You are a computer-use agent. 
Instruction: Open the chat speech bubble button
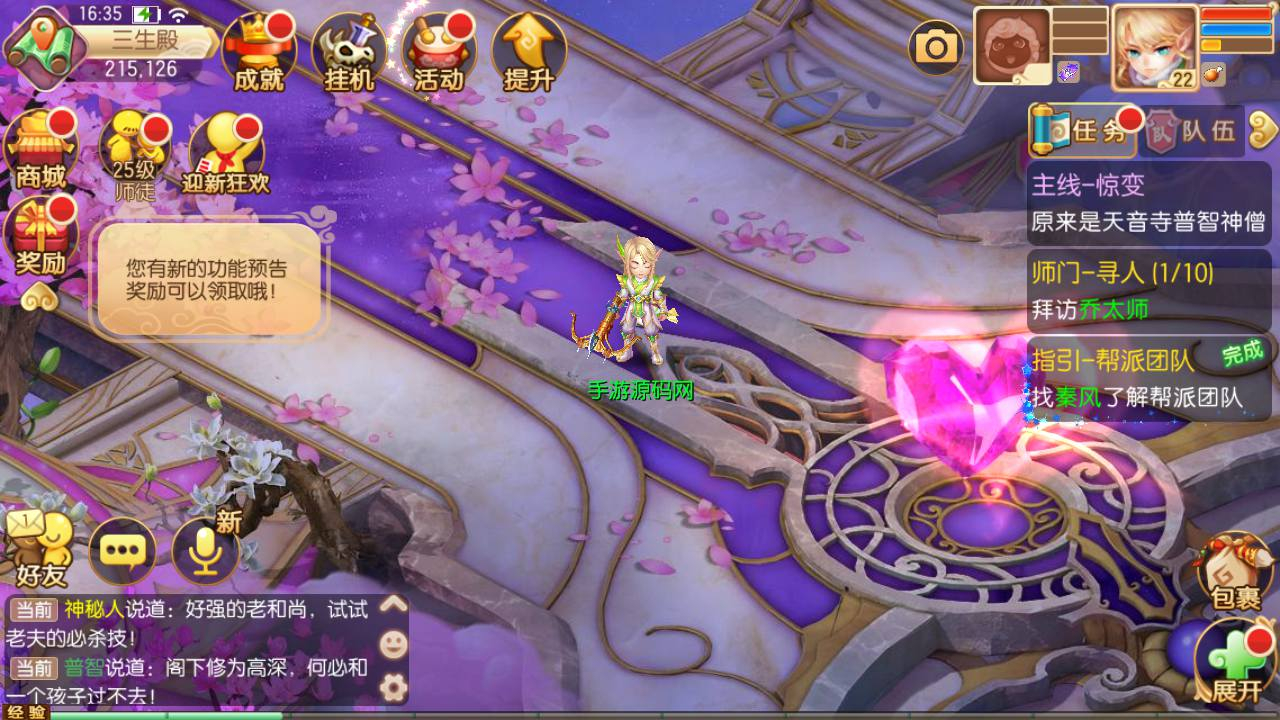tap(122, 550)
